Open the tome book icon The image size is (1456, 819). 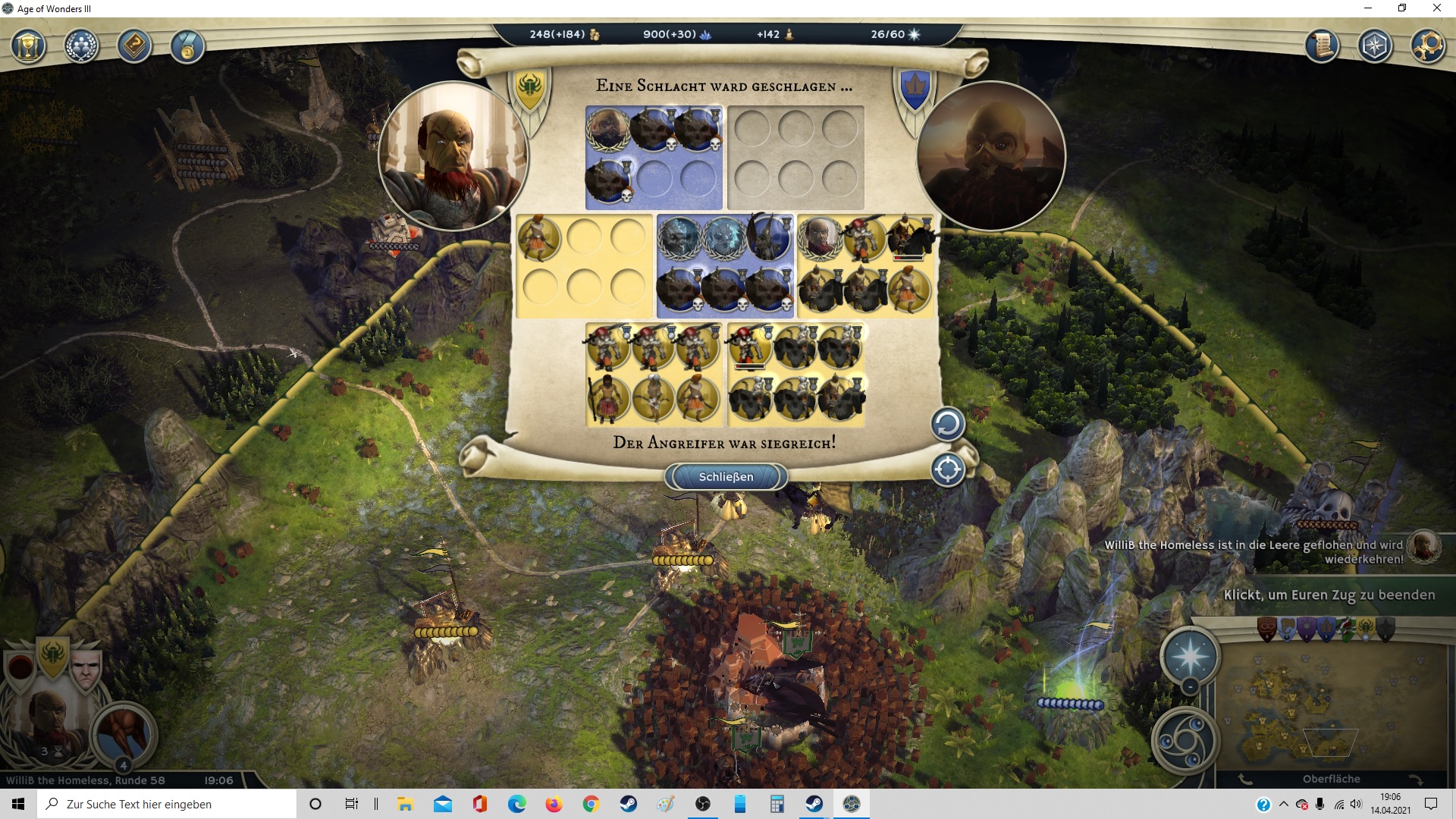point(134,47)
